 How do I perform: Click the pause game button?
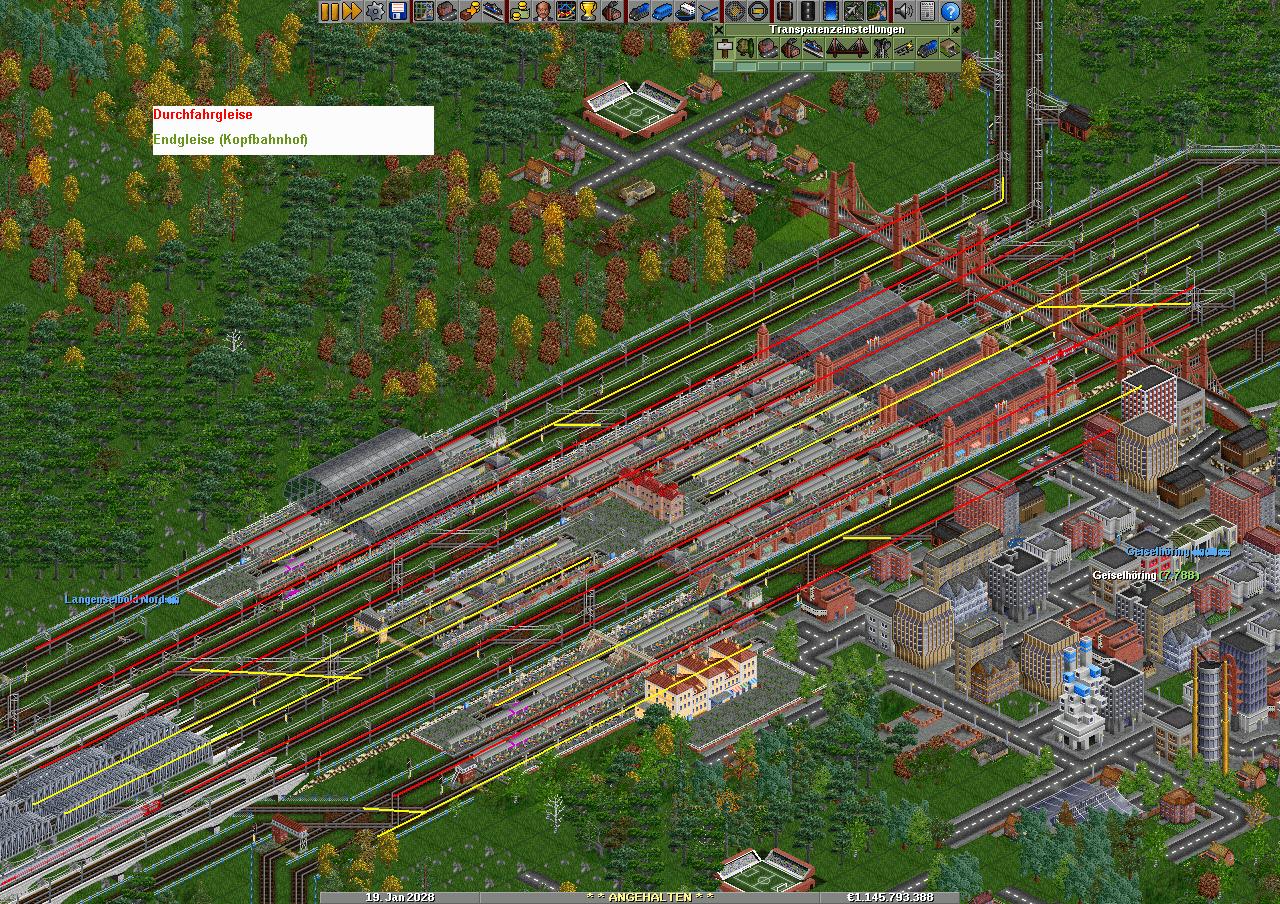tap(329, 11)
